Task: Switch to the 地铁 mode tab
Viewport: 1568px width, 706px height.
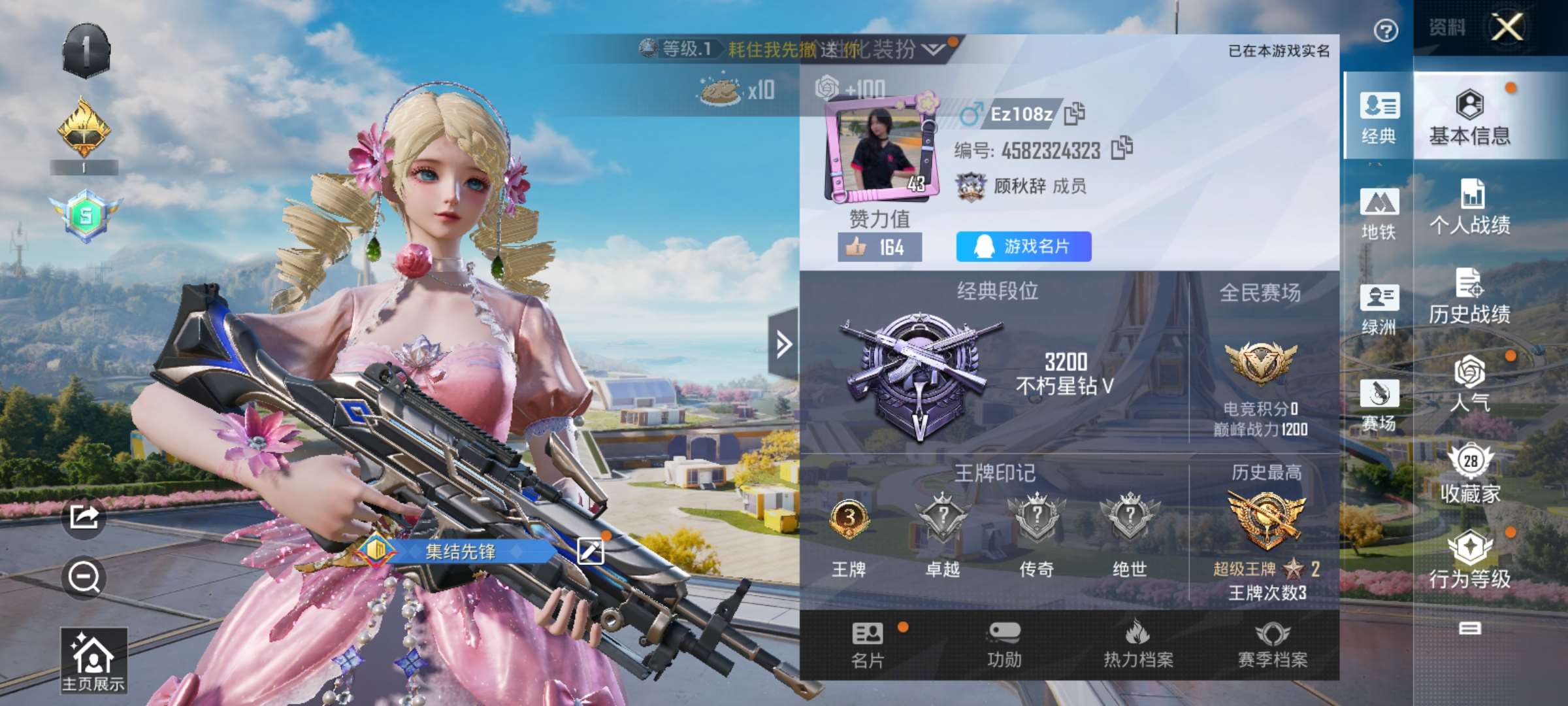Action: pos(1379,214)
